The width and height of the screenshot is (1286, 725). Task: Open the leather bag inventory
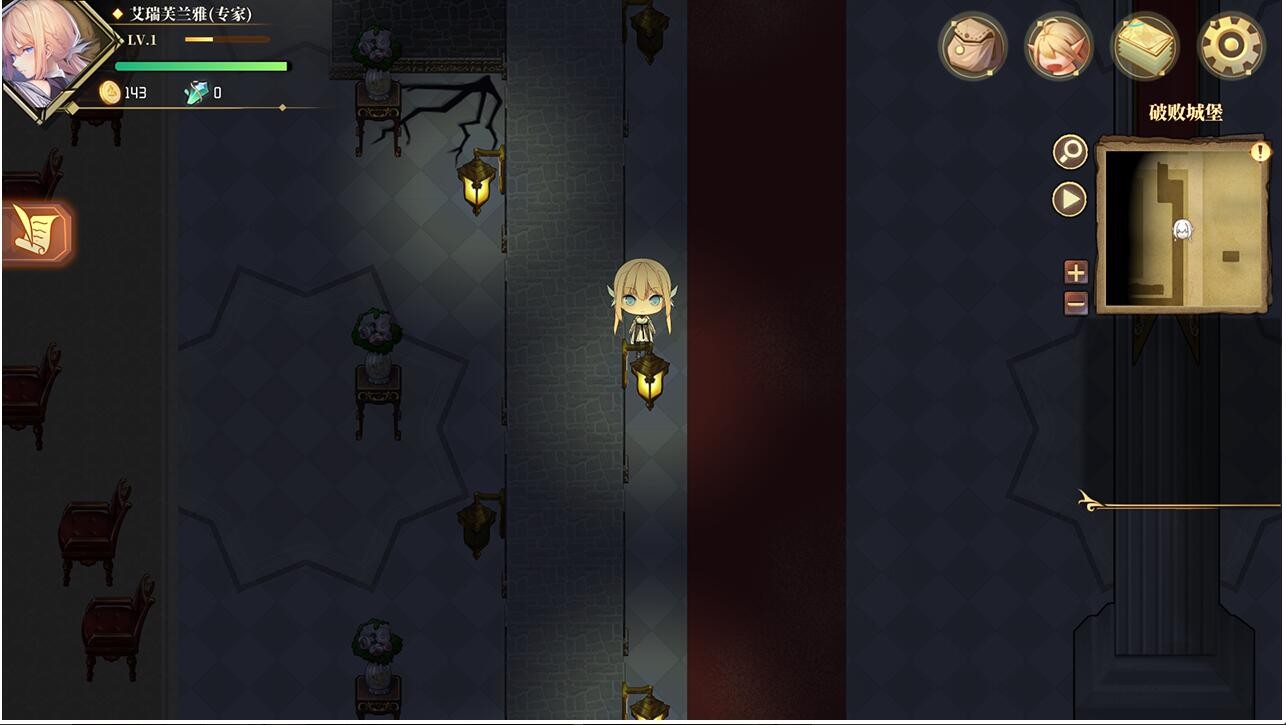(972, 45)
